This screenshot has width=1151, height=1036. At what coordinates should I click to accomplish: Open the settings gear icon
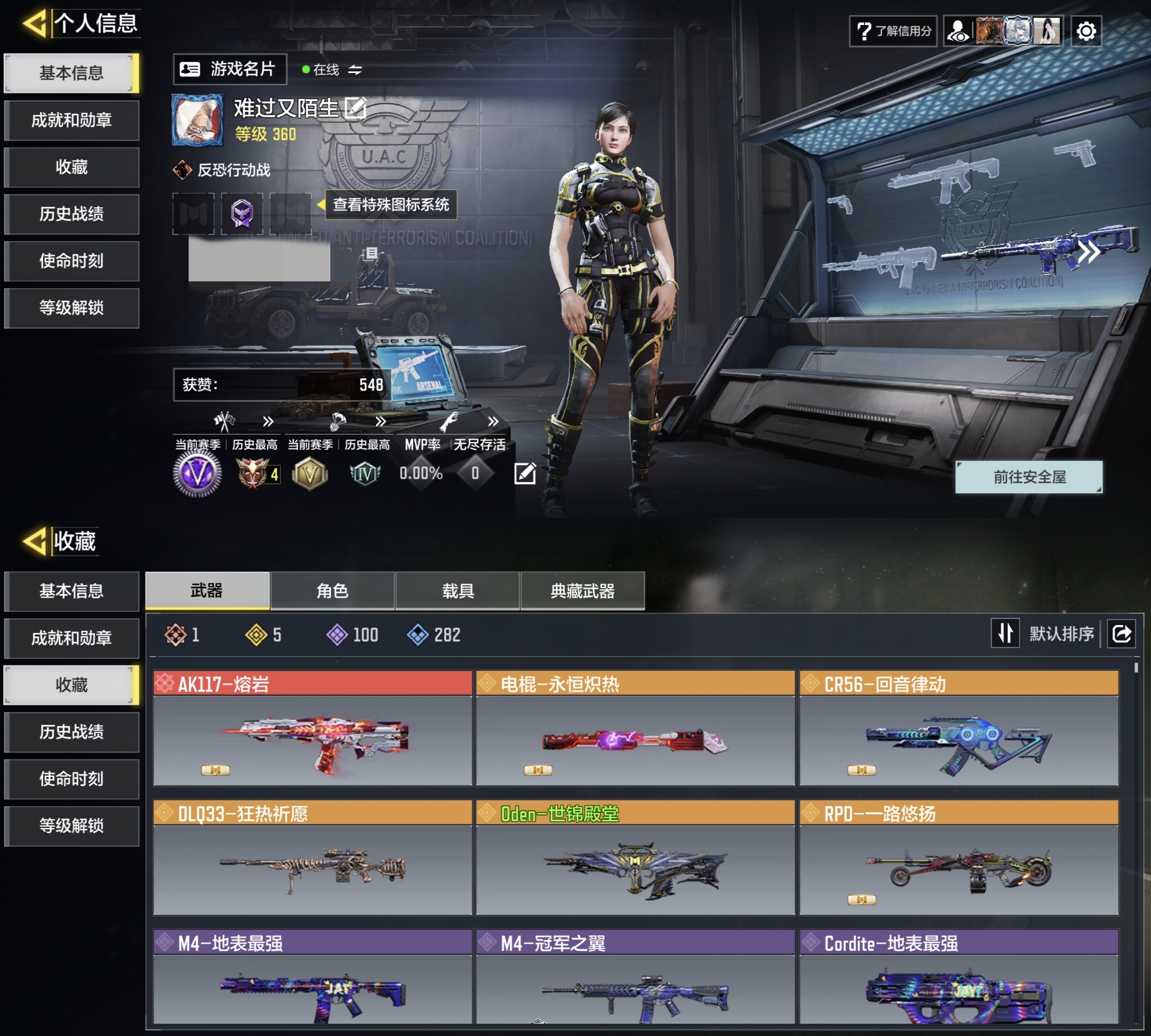point(1087,31)
